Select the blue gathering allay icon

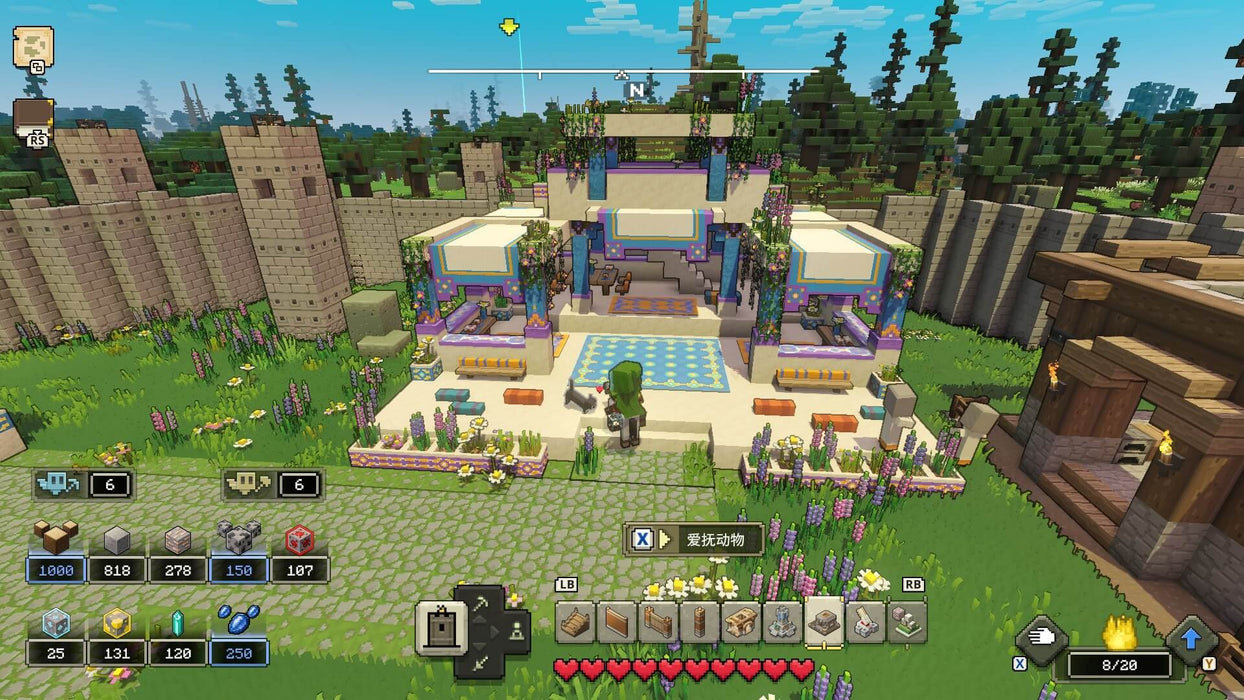58,485
